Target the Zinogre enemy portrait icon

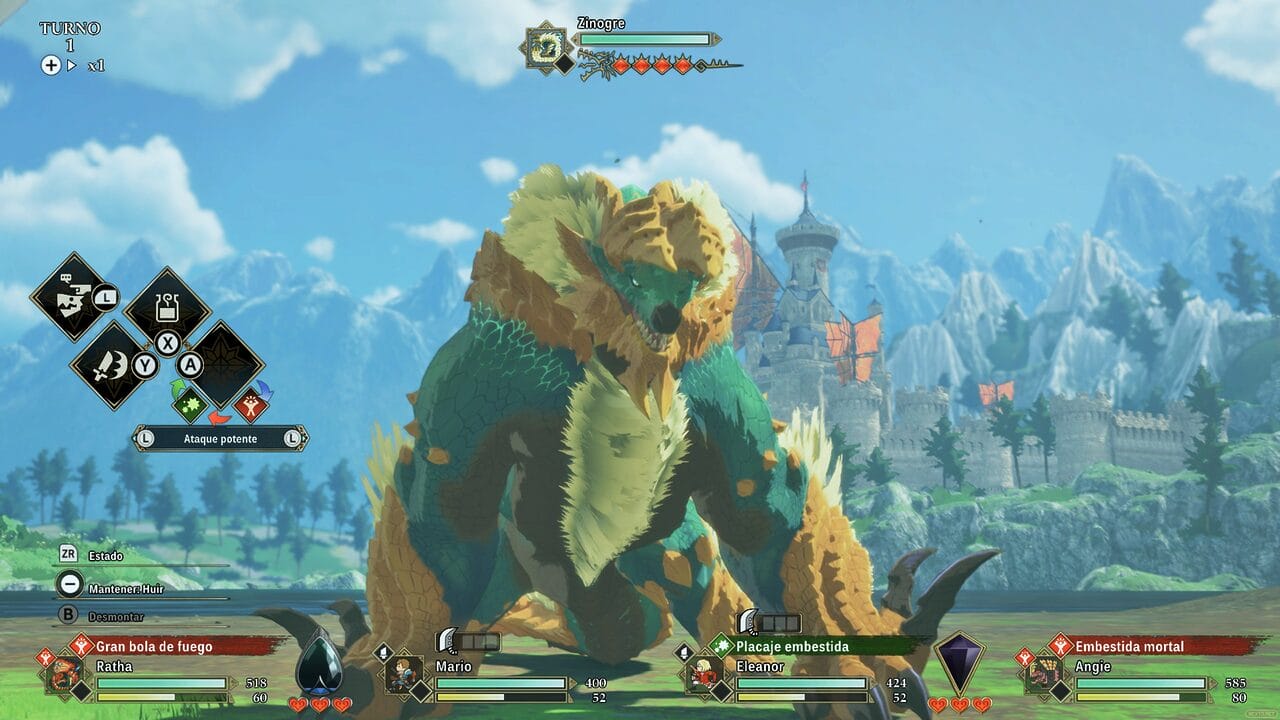pos(547,46)
